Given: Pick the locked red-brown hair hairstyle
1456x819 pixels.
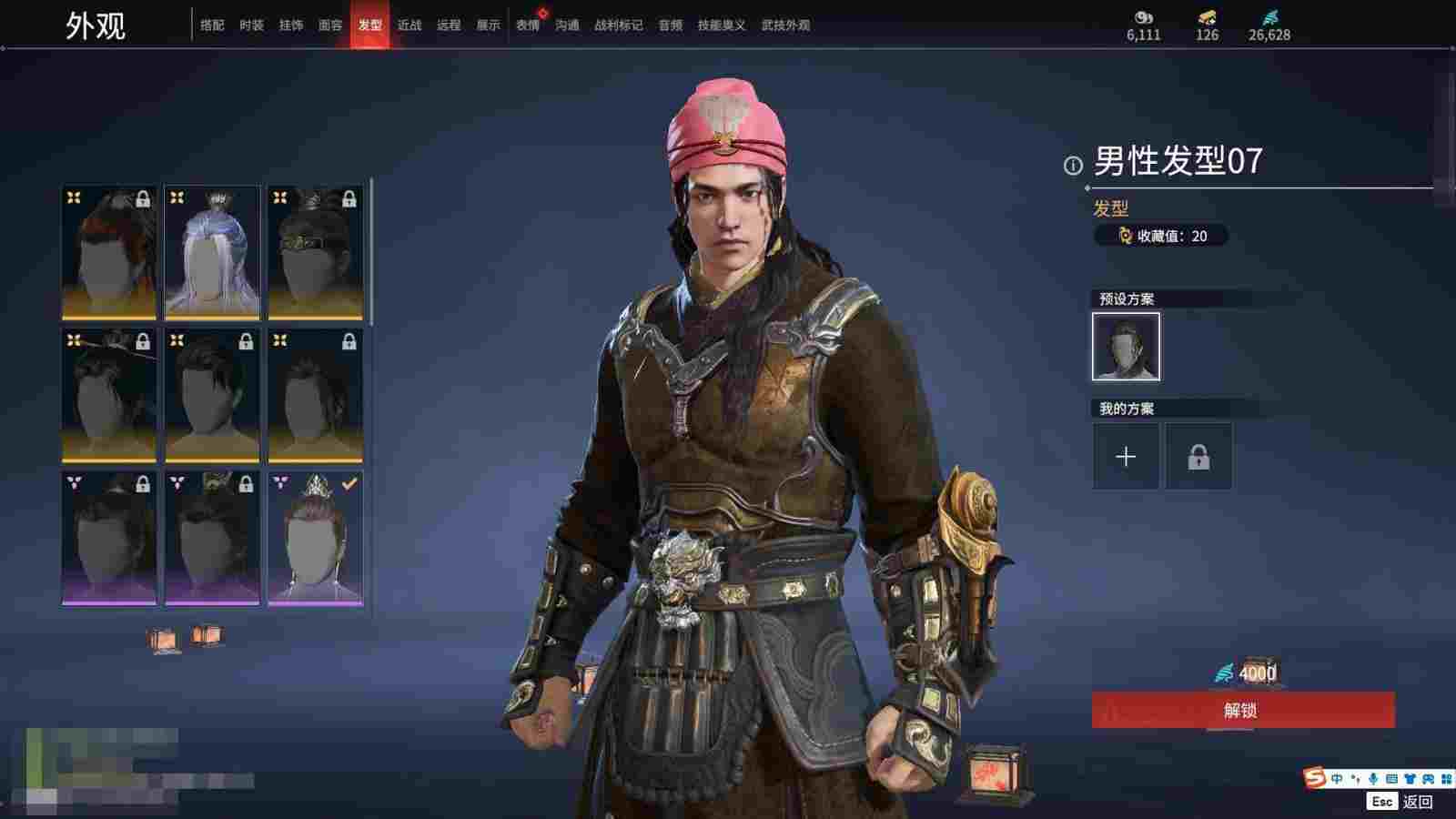Looking at the screenshot, I should tap(109, 253).
